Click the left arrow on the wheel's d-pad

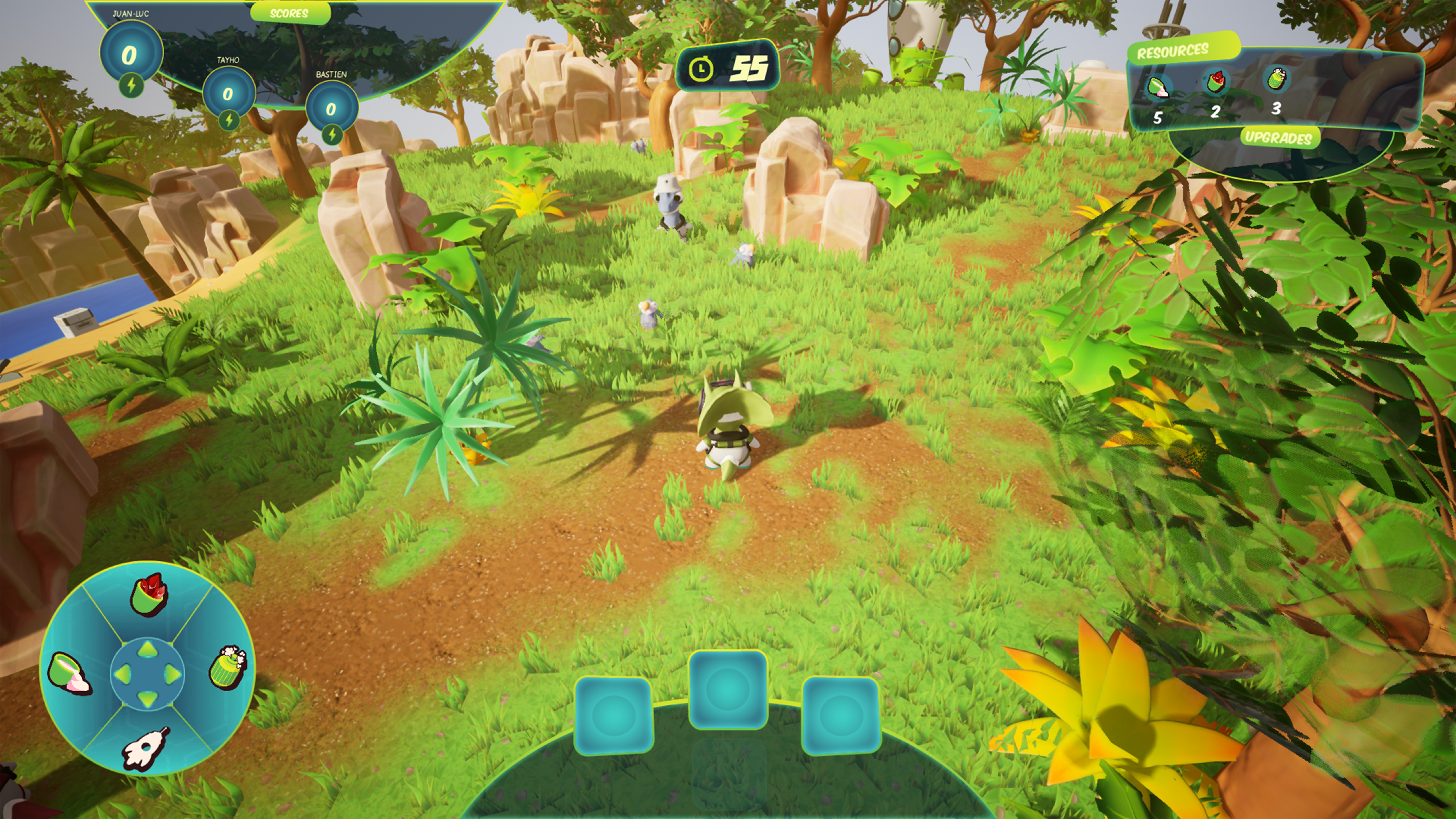(123, 674)
